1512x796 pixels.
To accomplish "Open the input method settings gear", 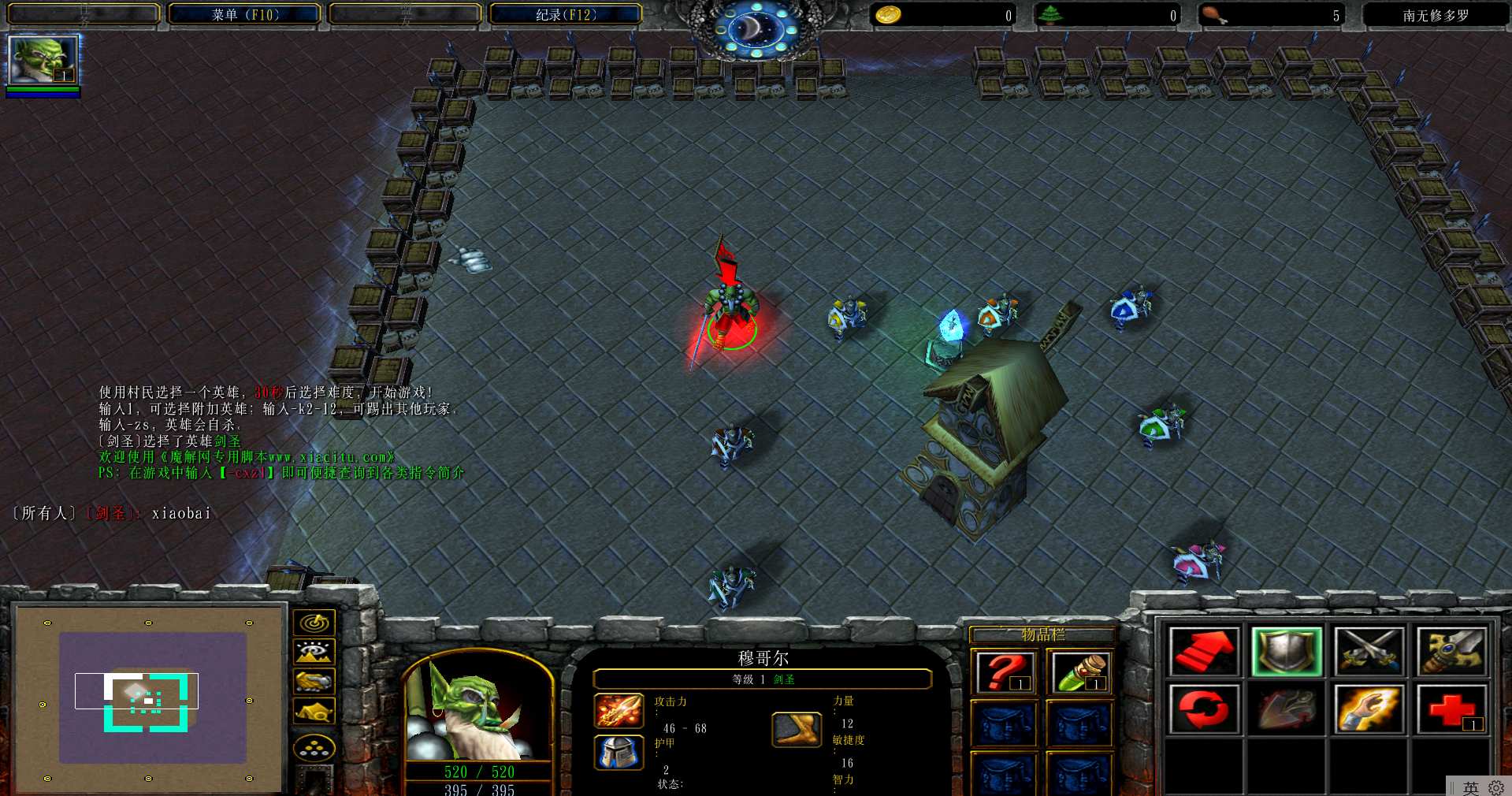I will [x=1495, y=787].
